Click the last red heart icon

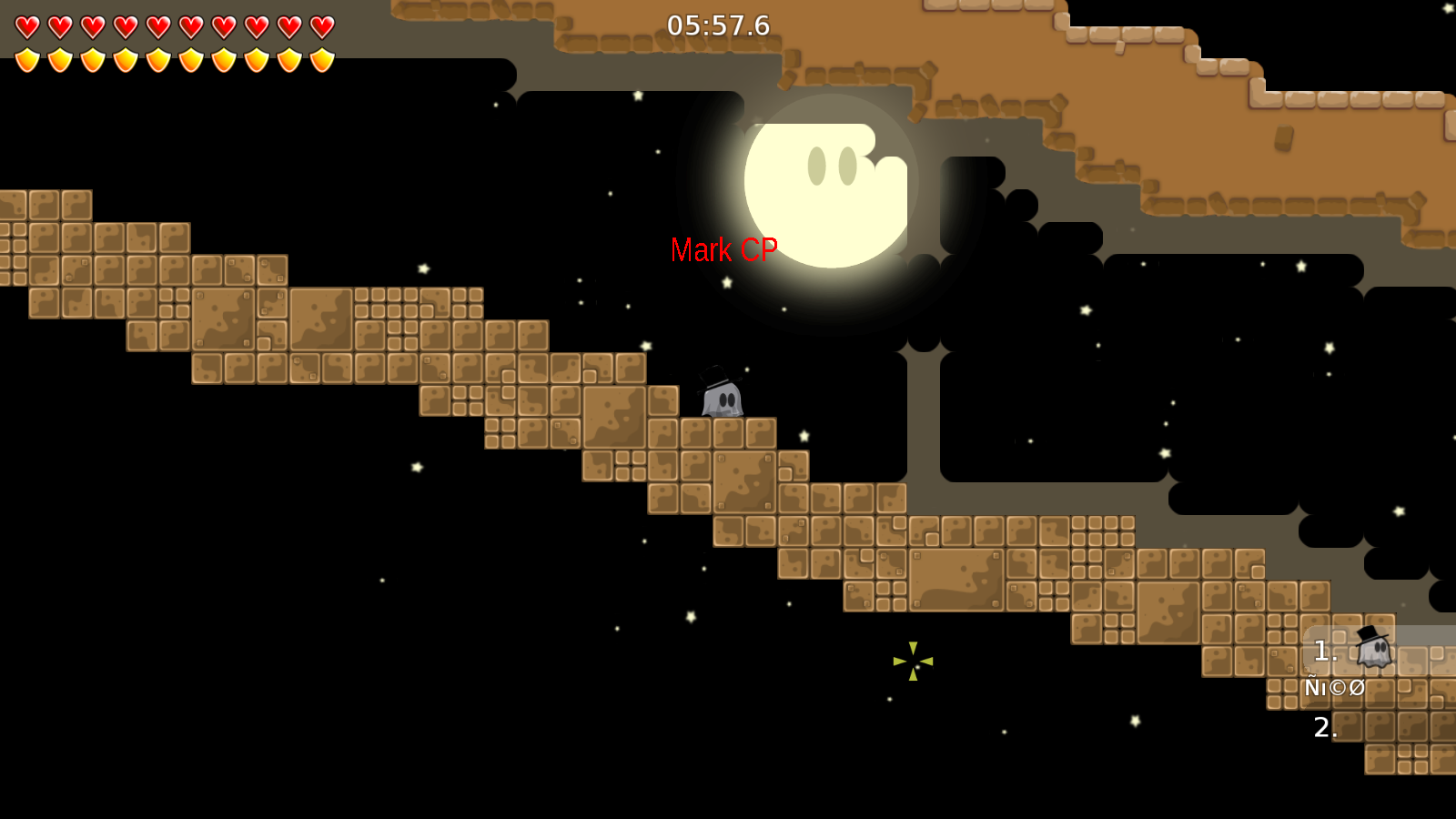(x=320, y=25)
